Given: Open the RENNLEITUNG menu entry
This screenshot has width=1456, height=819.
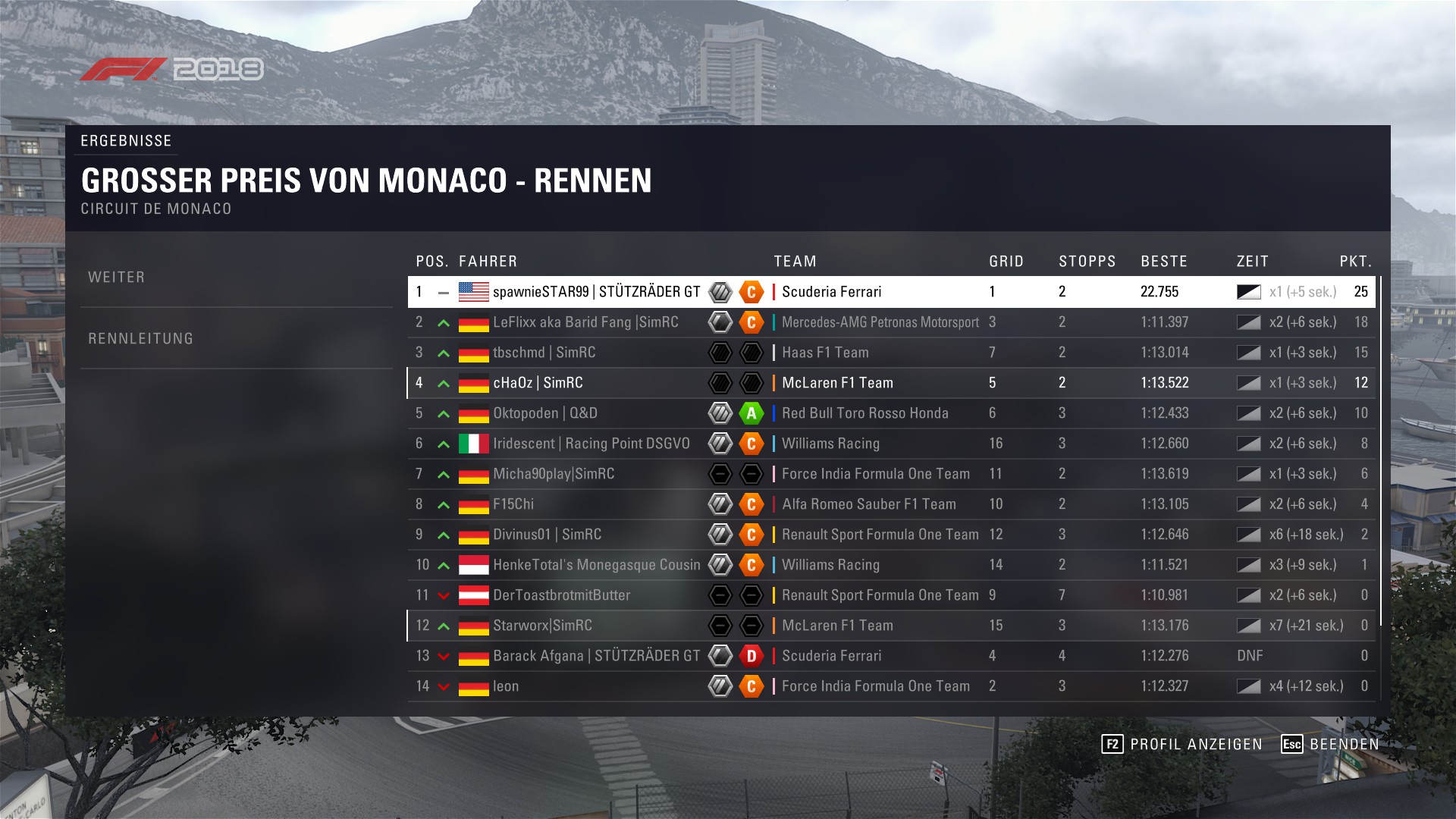Looking at the screenshot, I should pos(141,339).
